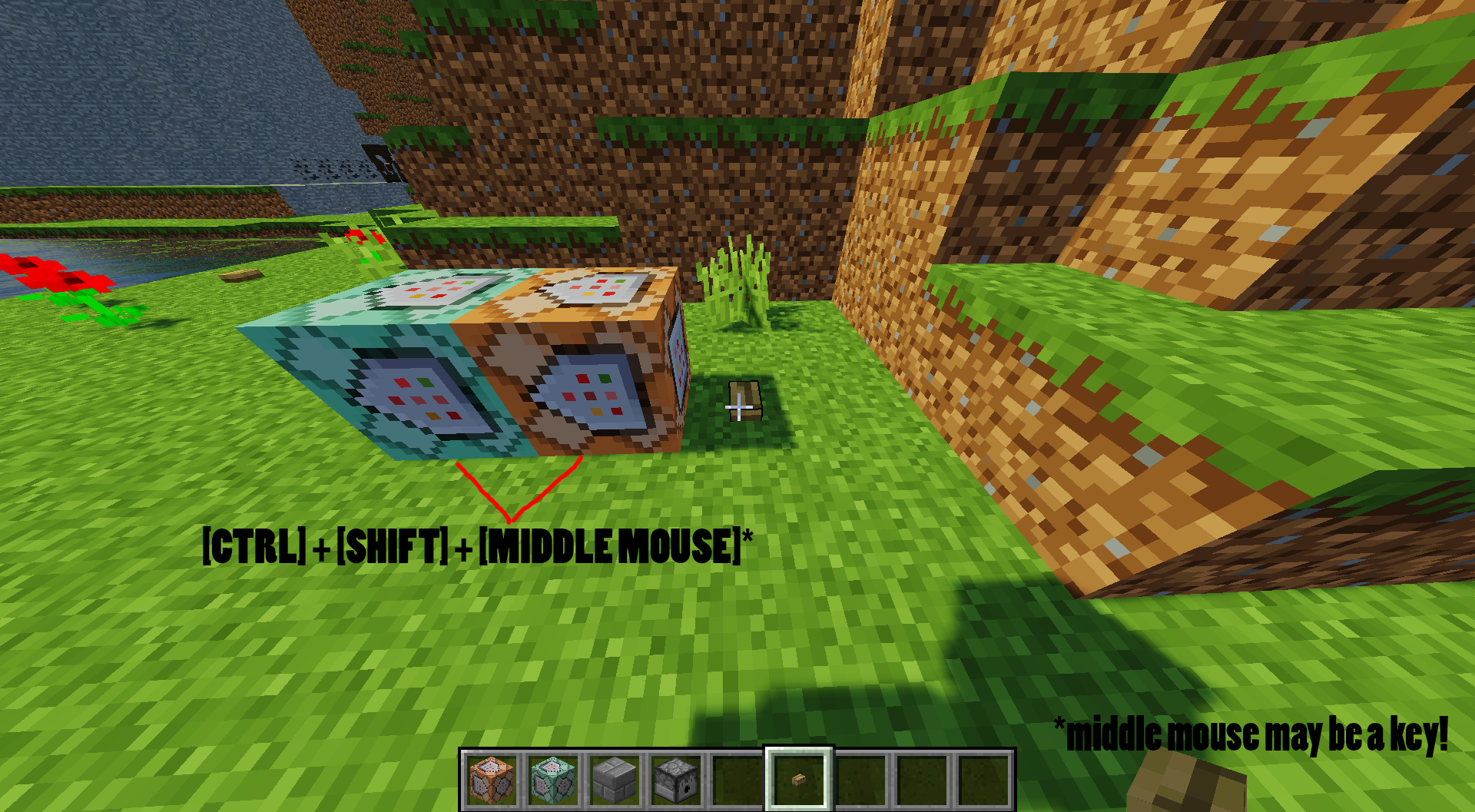Open the last hotbar slot on the right
The width and height of the screenshot is (1475, 812).
pos(983,781)
